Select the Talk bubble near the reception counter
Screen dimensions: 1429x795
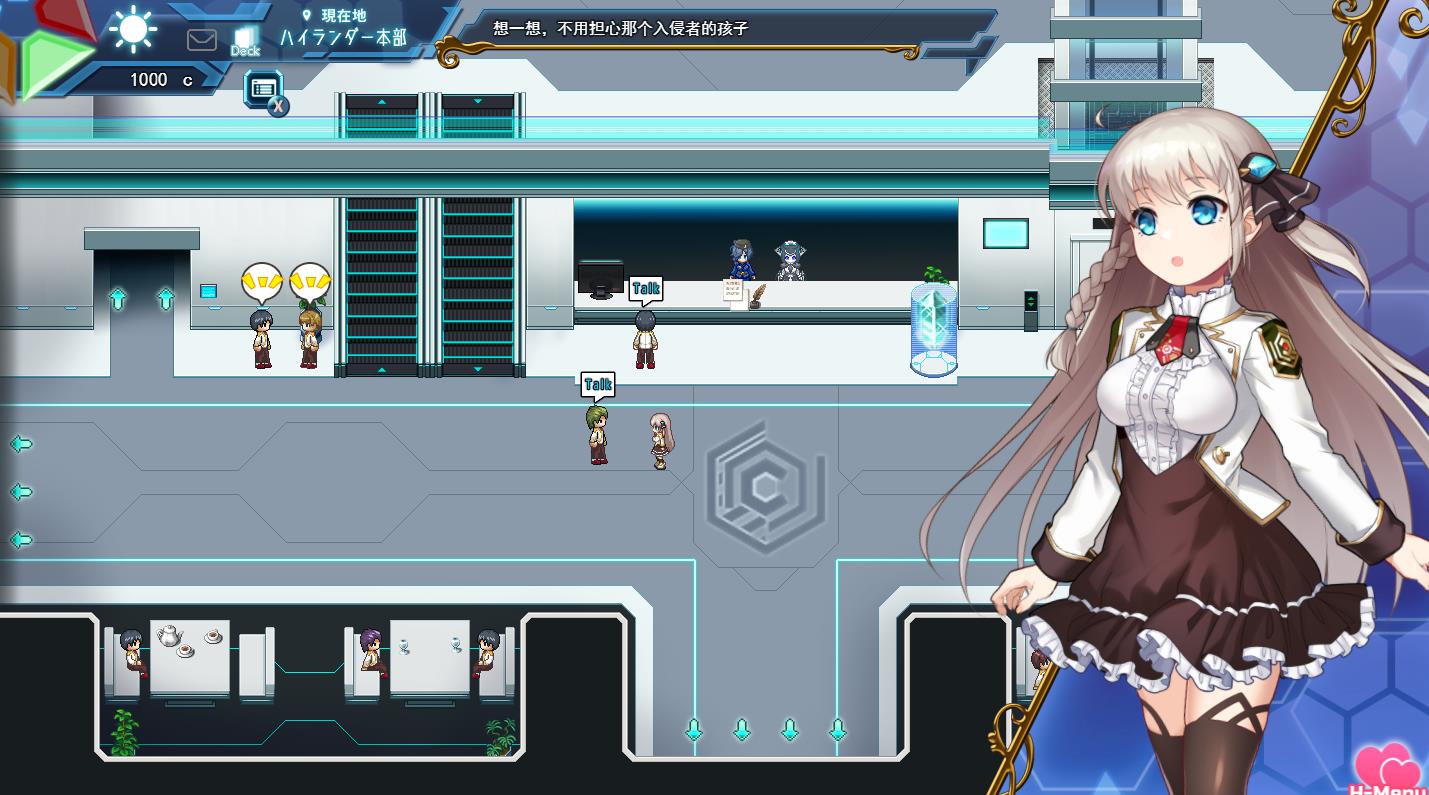pyautogui.click(x=646, y=290)
